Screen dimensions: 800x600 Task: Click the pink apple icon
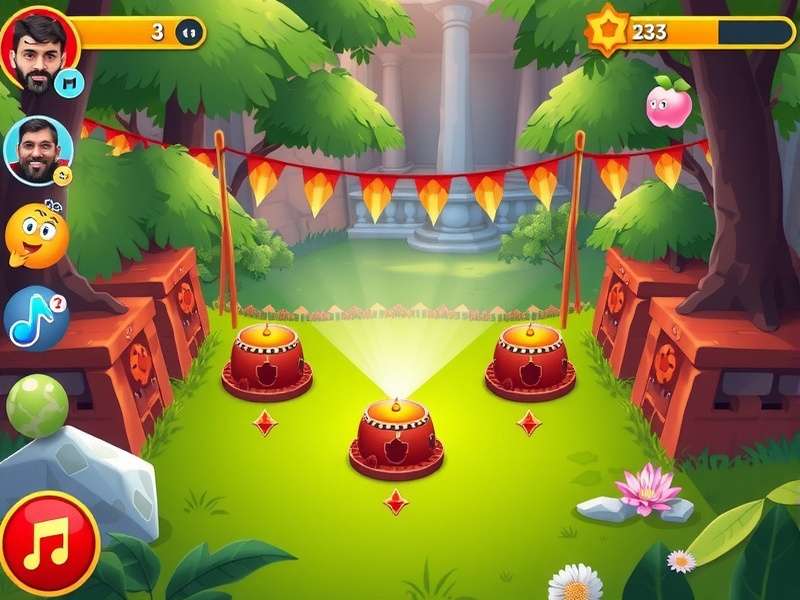pos(669,105)
